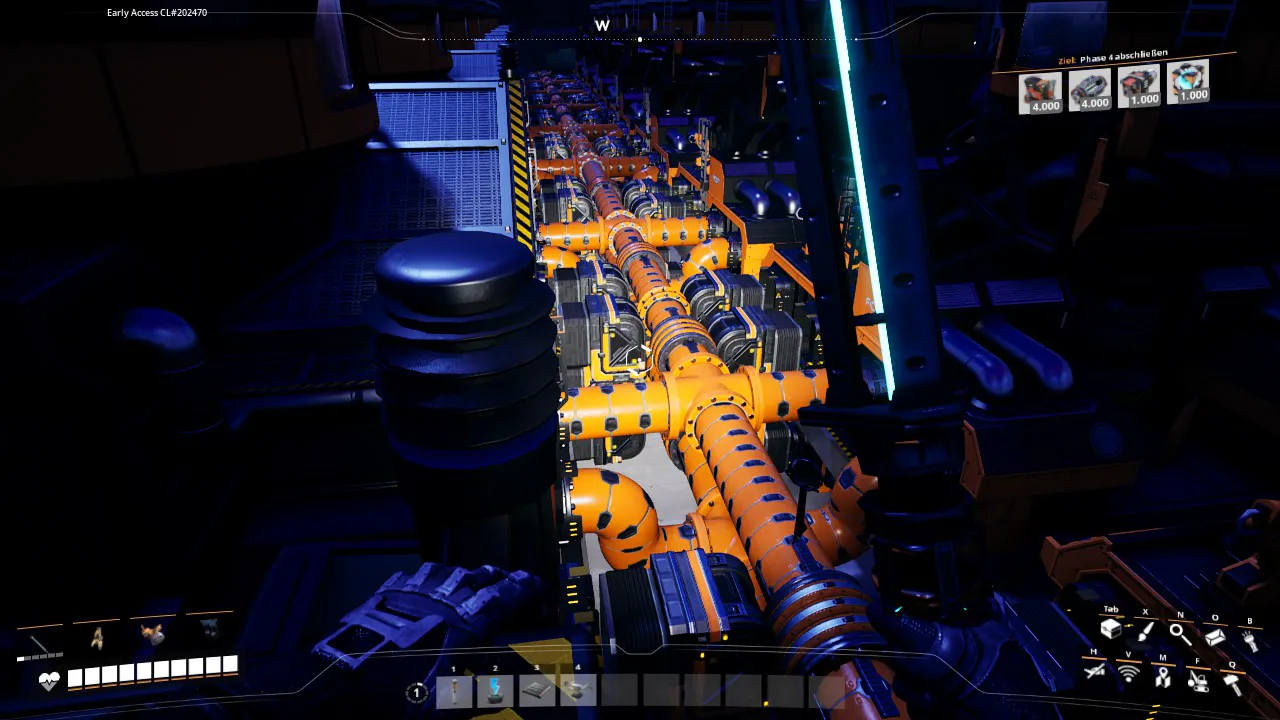Activate the wifi-signal resource scanner icon

(1128, 674)
